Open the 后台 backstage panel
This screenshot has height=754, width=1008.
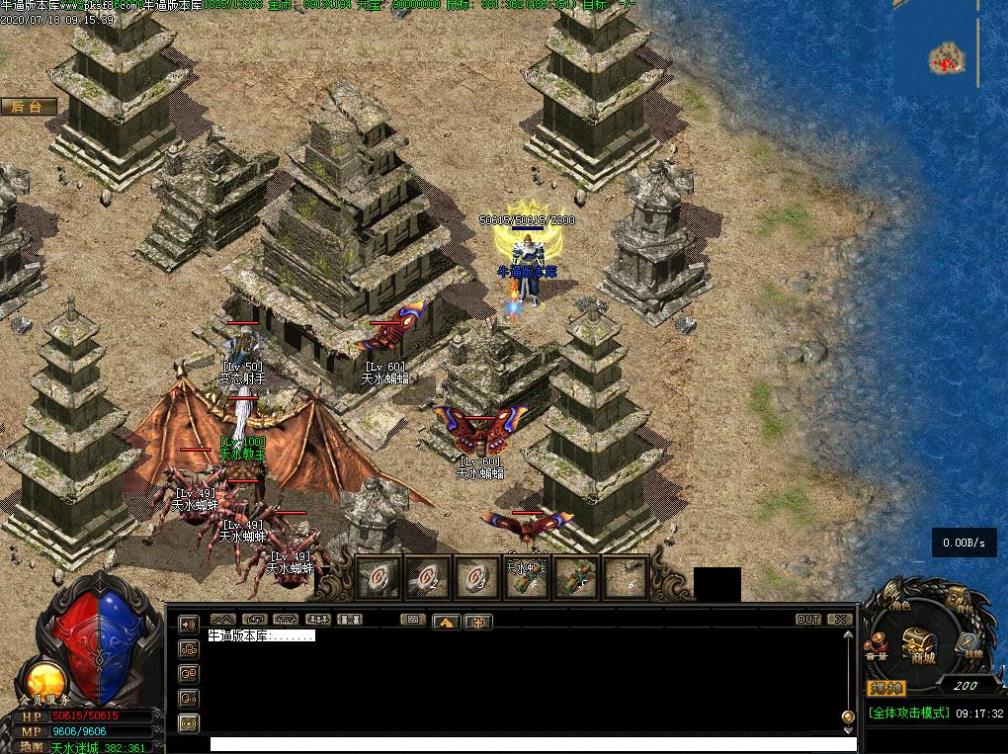coord(28,107)
